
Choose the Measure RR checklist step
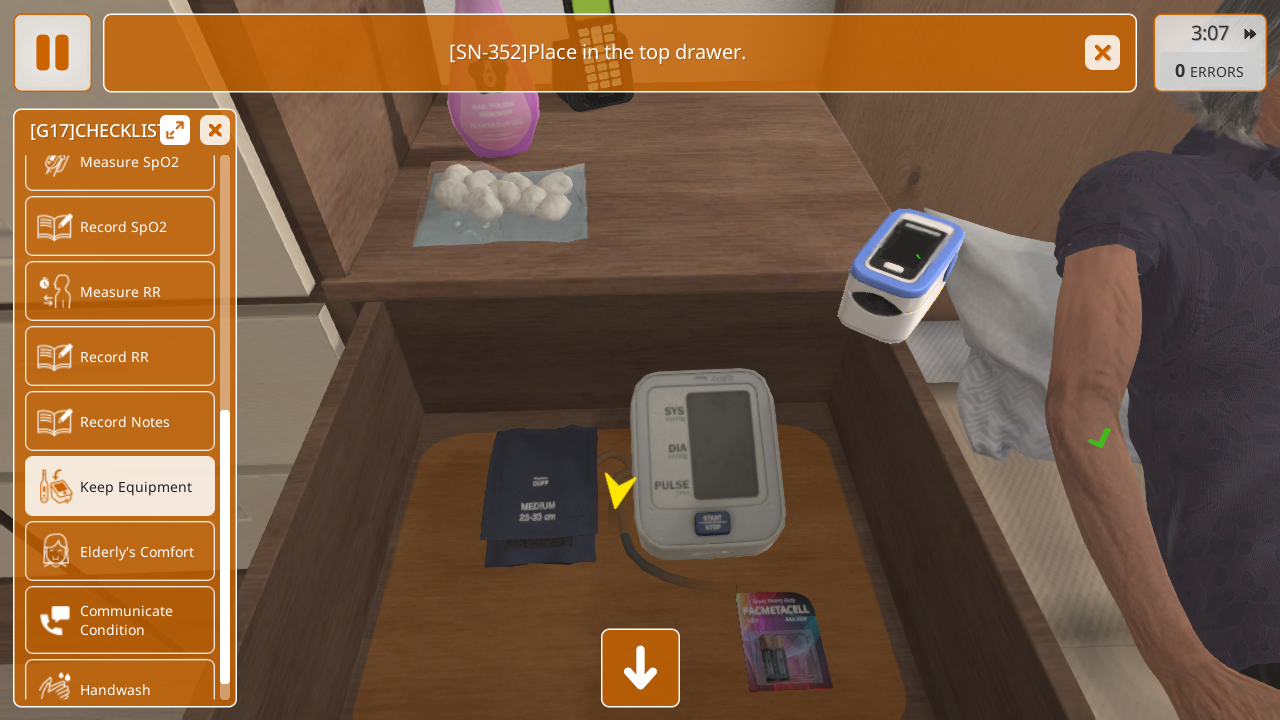click(120, 291)
